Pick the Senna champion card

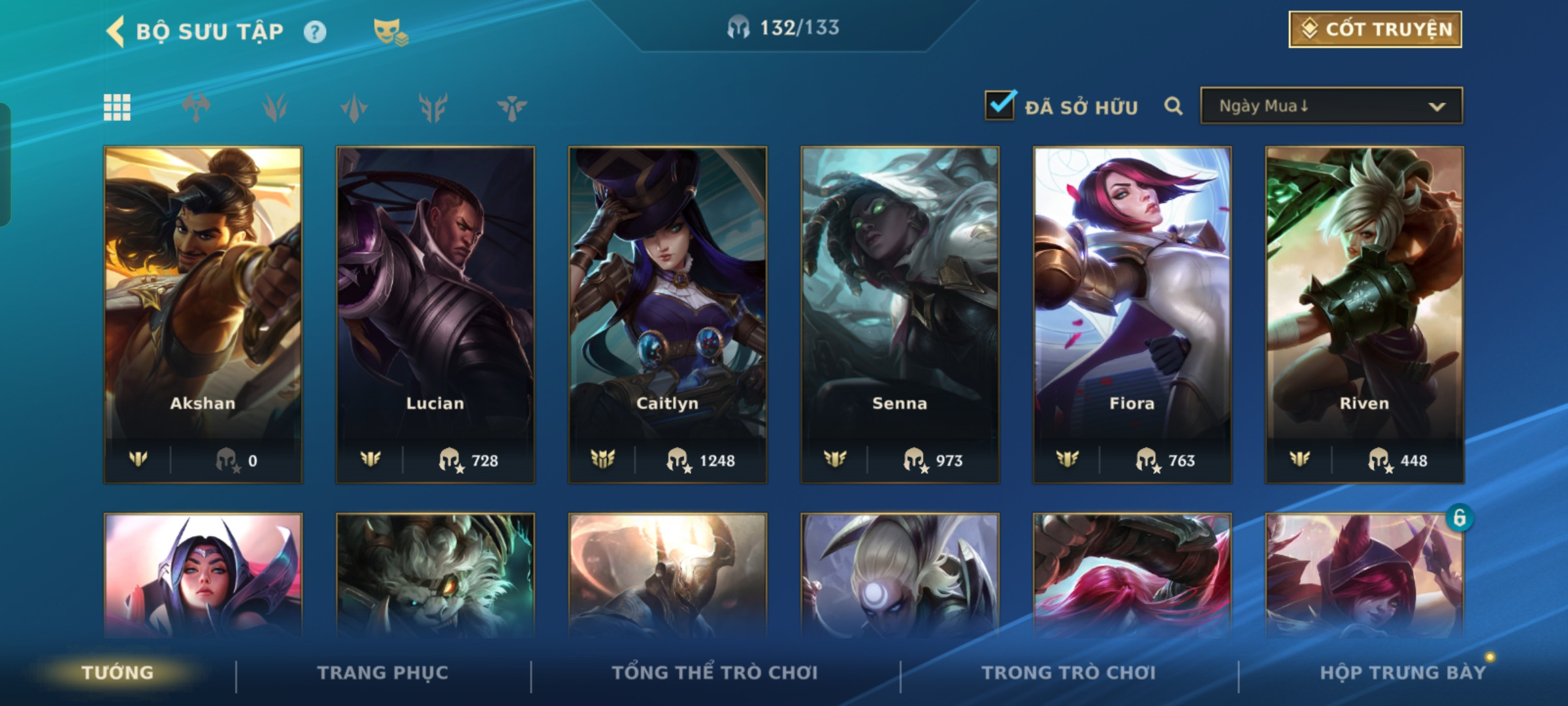pyautogui.click(x=900, y=314)
